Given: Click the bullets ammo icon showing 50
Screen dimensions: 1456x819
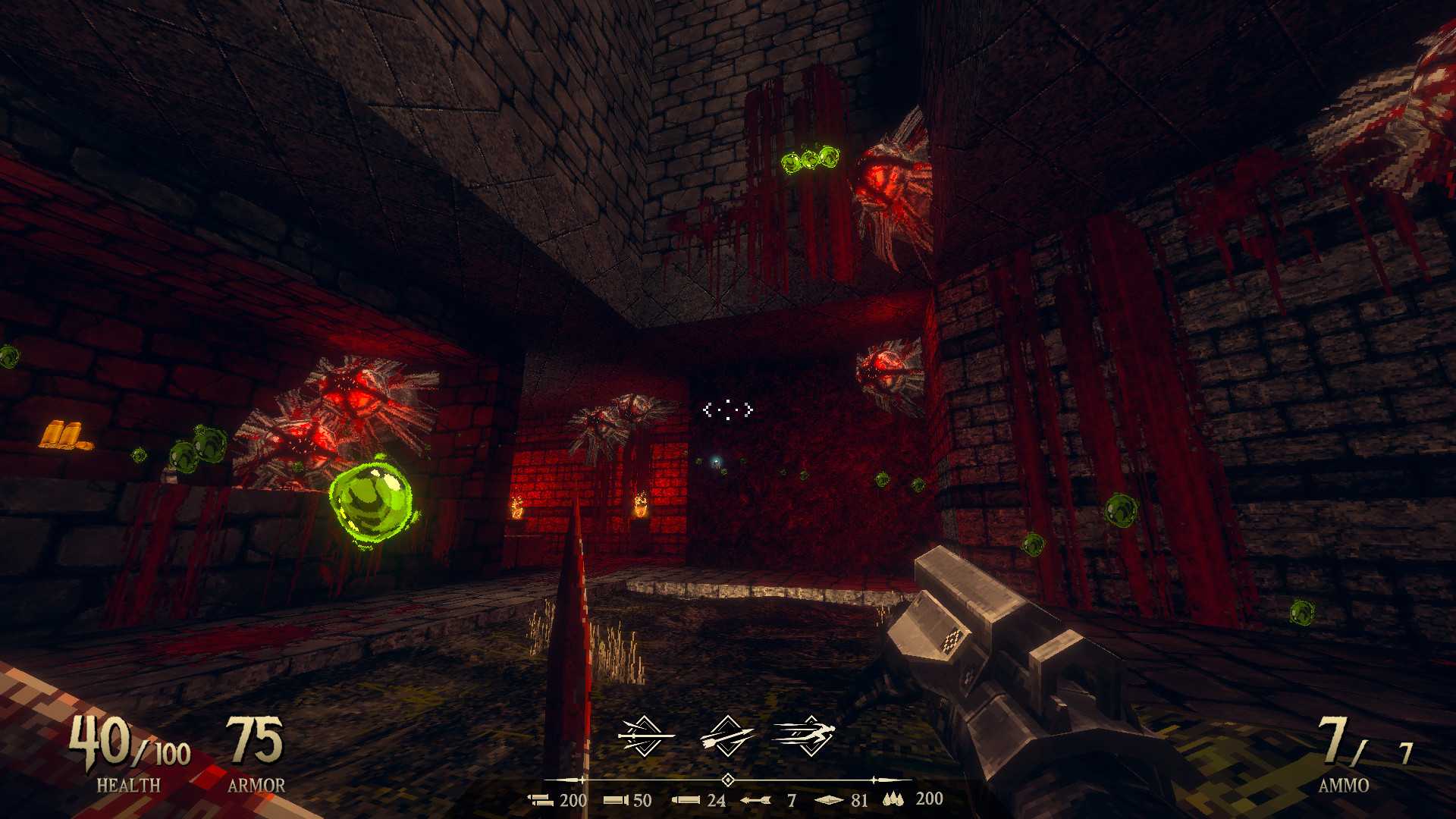Looking at the screenshot, I should (x=614, y=799).
